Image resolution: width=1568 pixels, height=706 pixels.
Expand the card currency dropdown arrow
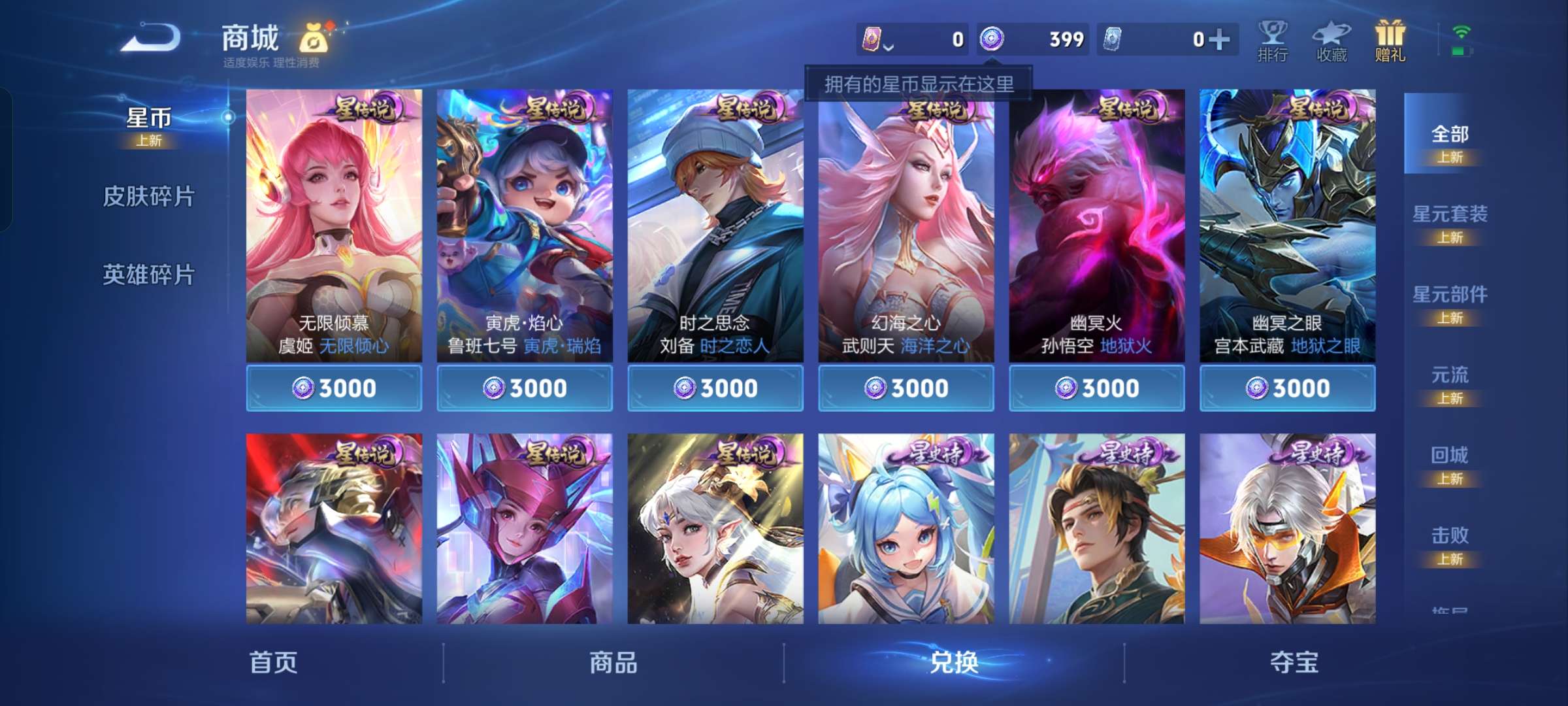coord(889,46)
